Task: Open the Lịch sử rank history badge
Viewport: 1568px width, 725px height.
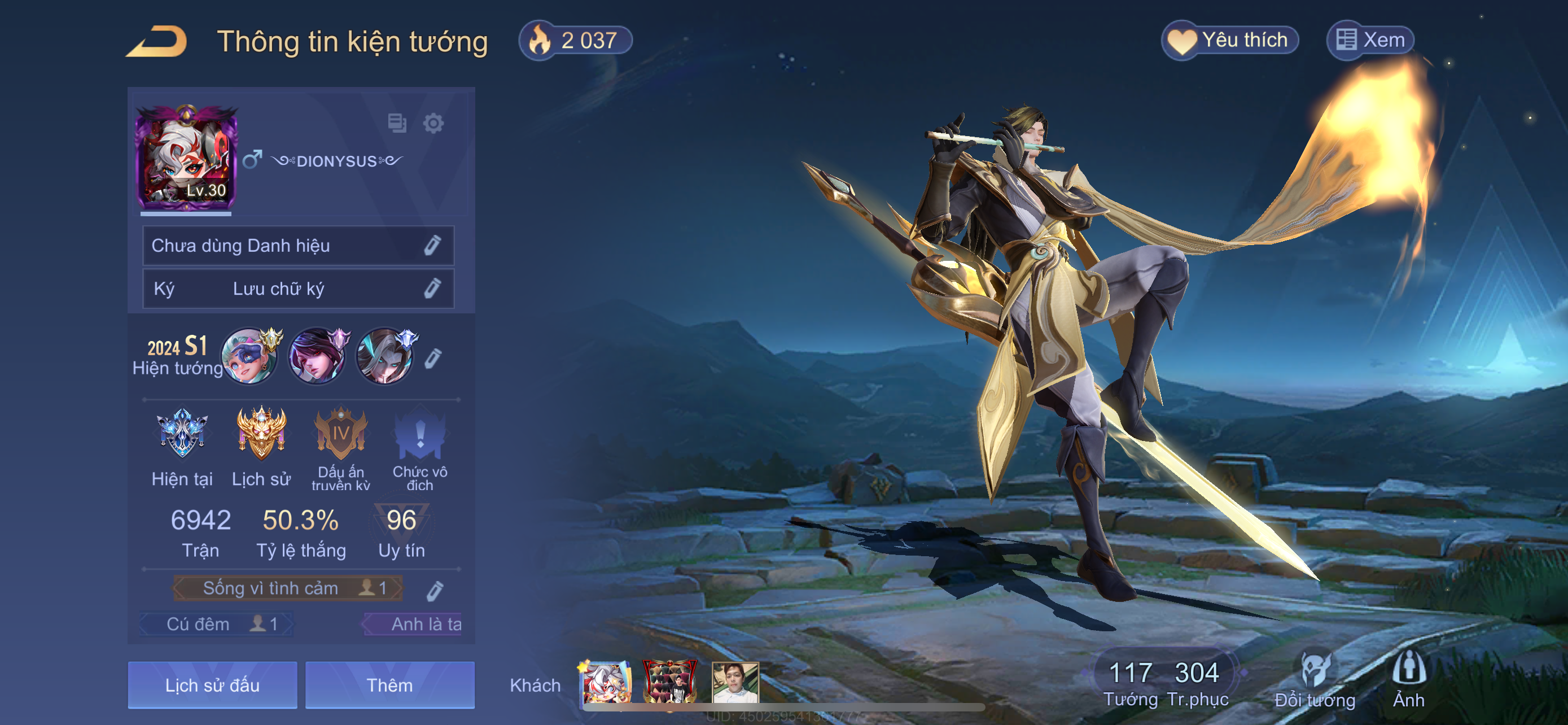Action: coord(261,434)
